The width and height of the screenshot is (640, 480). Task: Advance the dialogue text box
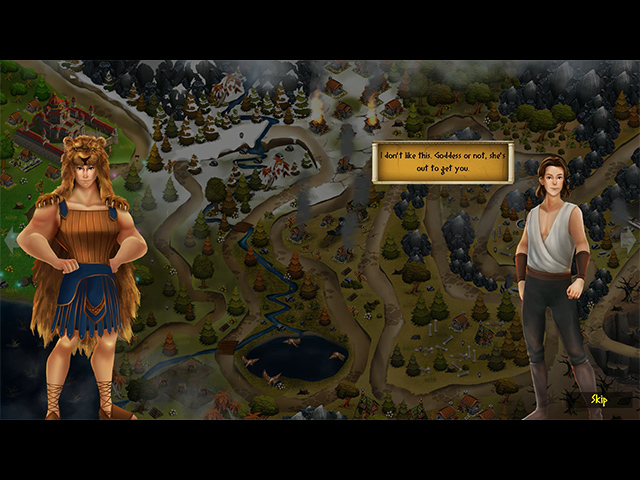pyautogui.click(x=442, y=162)
